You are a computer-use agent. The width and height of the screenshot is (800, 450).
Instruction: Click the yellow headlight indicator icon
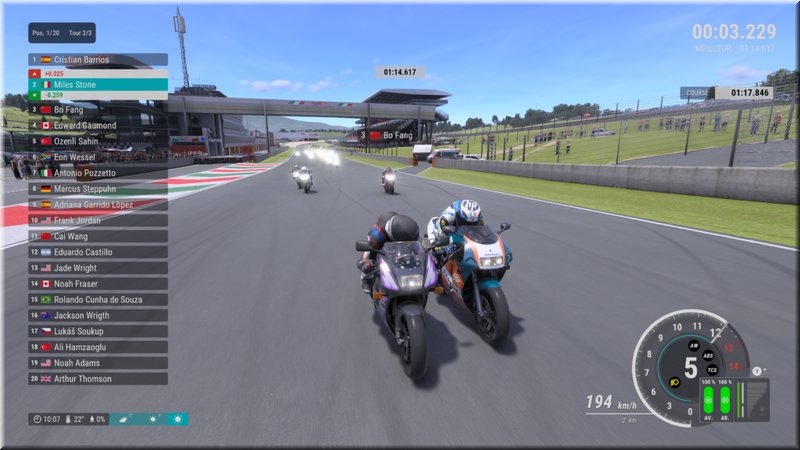tap(674, 380)
